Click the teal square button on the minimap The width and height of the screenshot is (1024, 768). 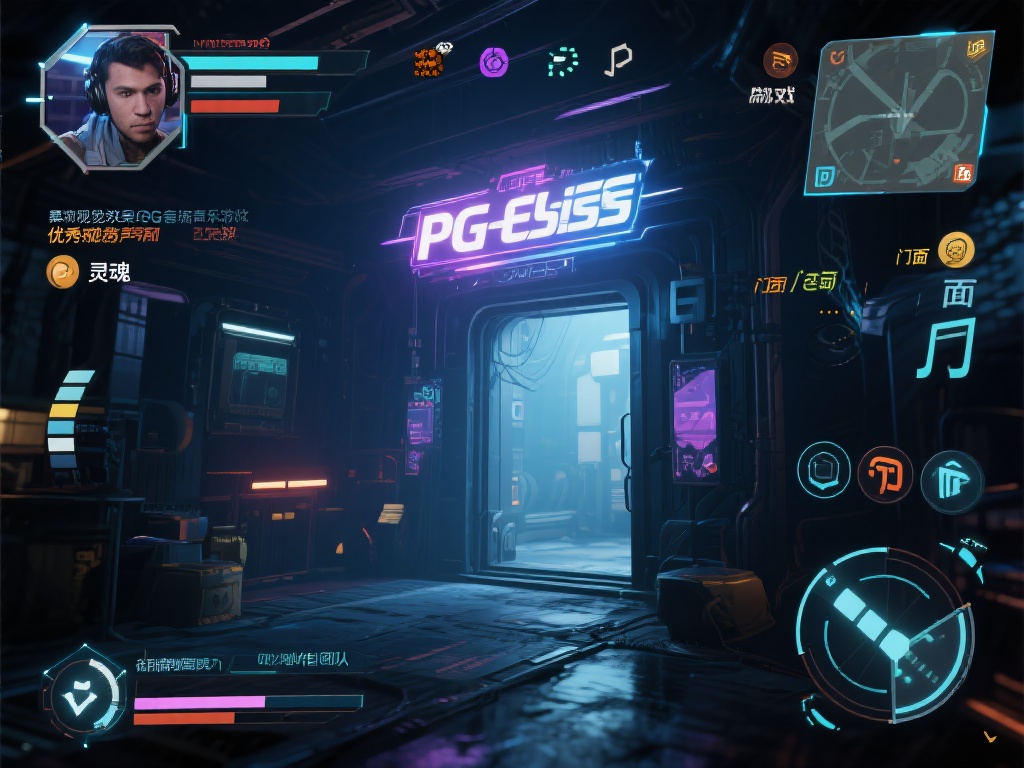(825, 177)
